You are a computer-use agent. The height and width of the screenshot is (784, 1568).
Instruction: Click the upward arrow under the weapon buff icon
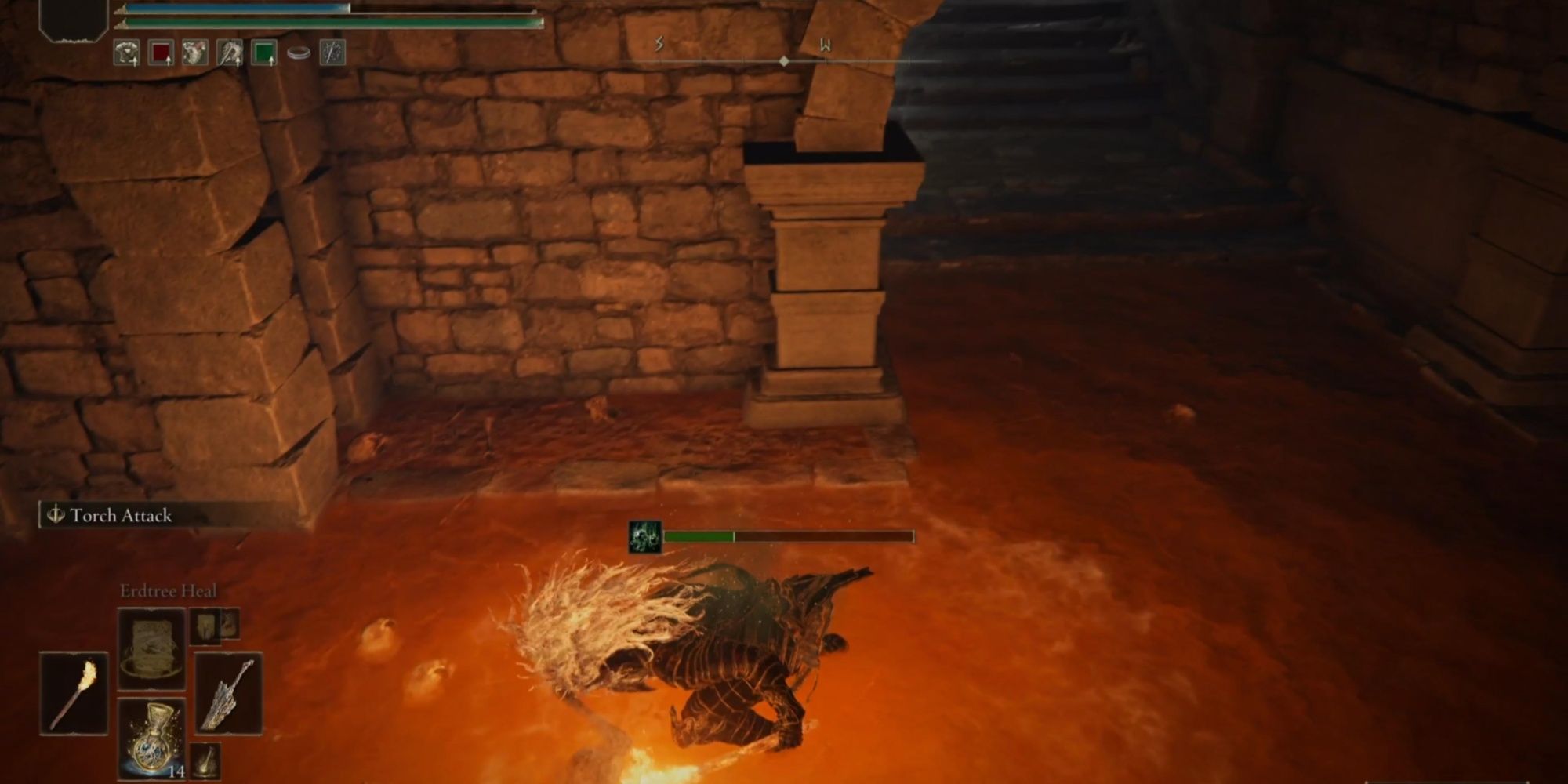point(238,63)
